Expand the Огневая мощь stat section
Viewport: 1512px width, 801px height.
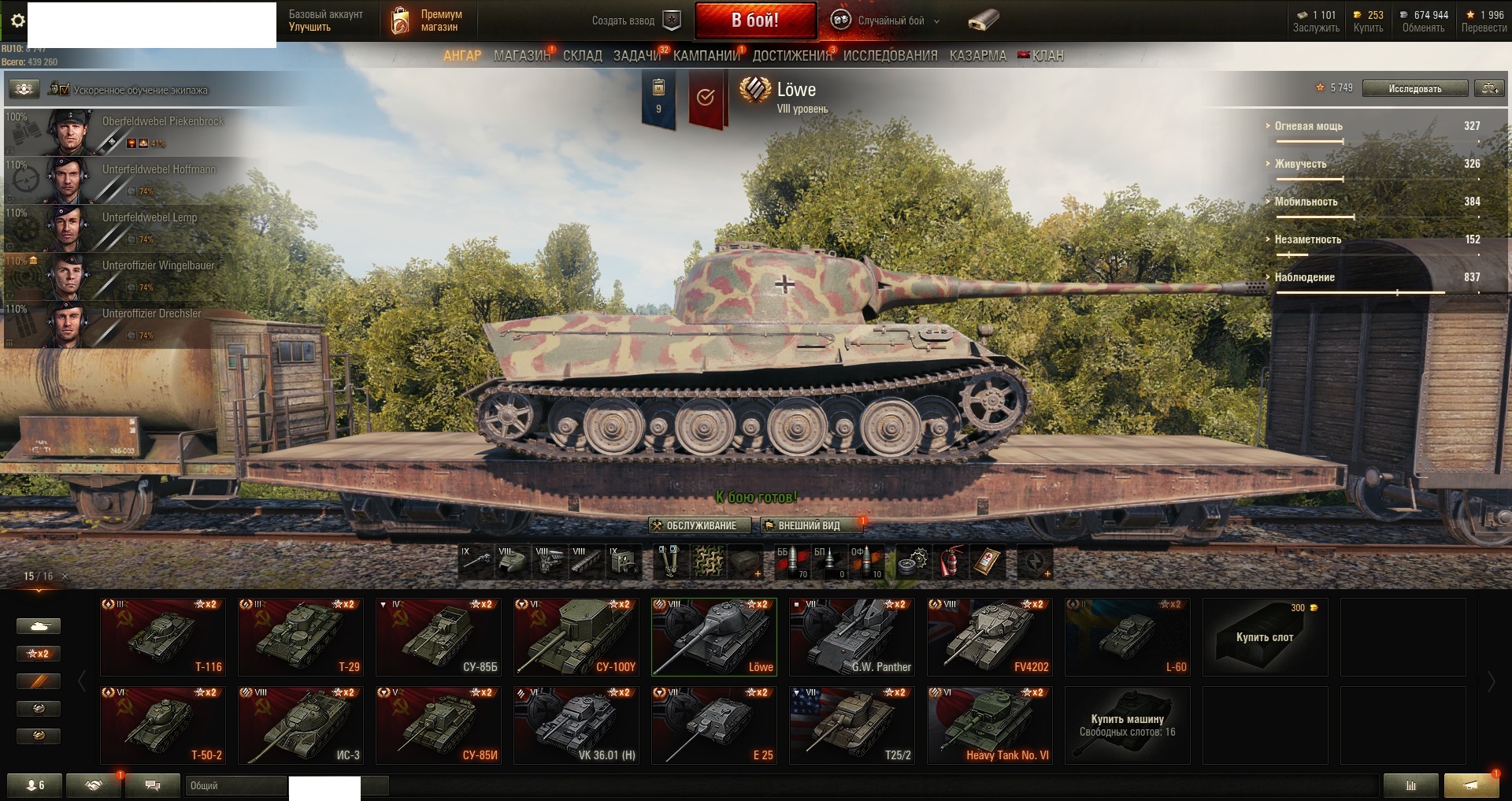click(1308, 126)
